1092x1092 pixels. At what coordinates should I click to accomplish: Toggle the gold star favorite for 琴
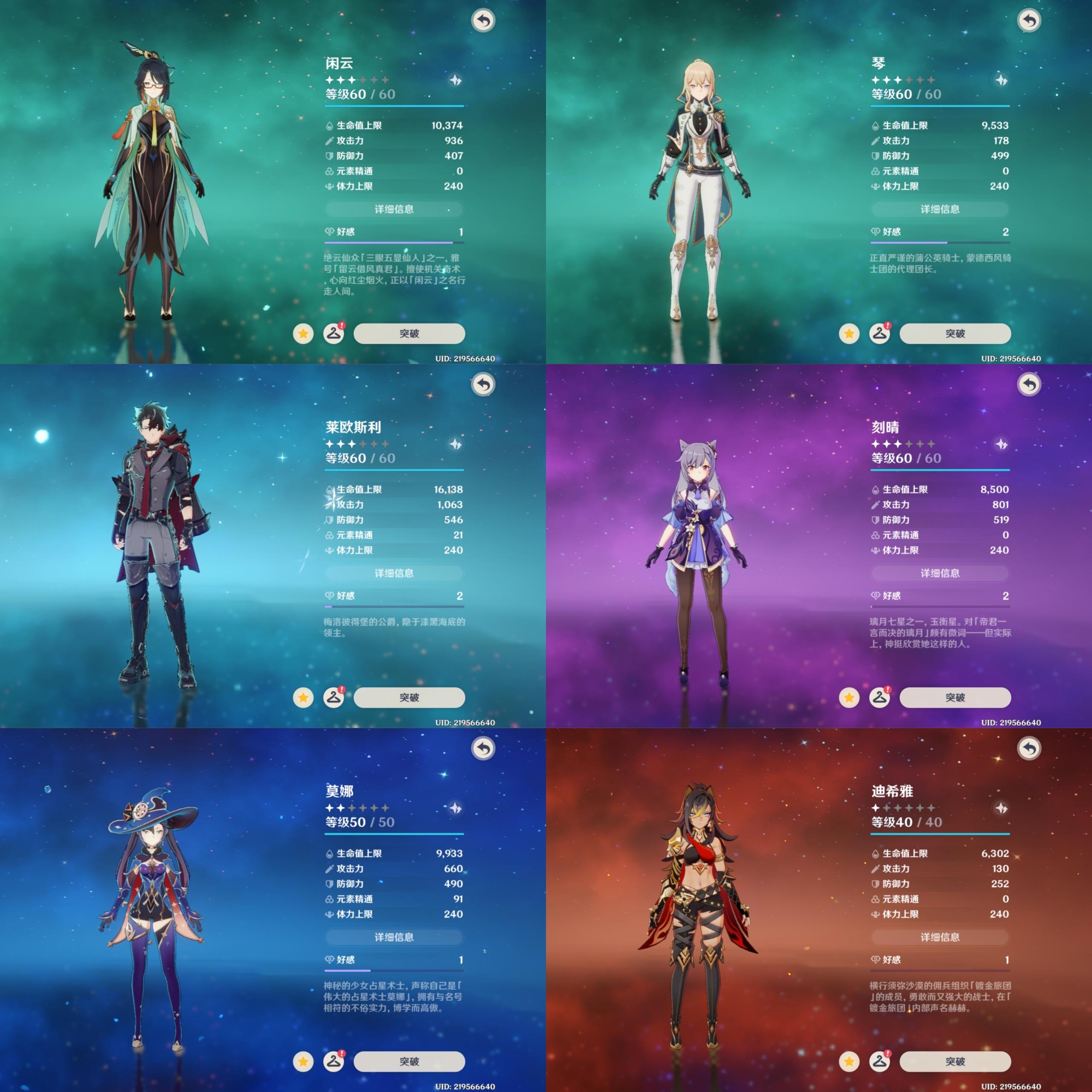pyautogui.click(x=849, y=334)
